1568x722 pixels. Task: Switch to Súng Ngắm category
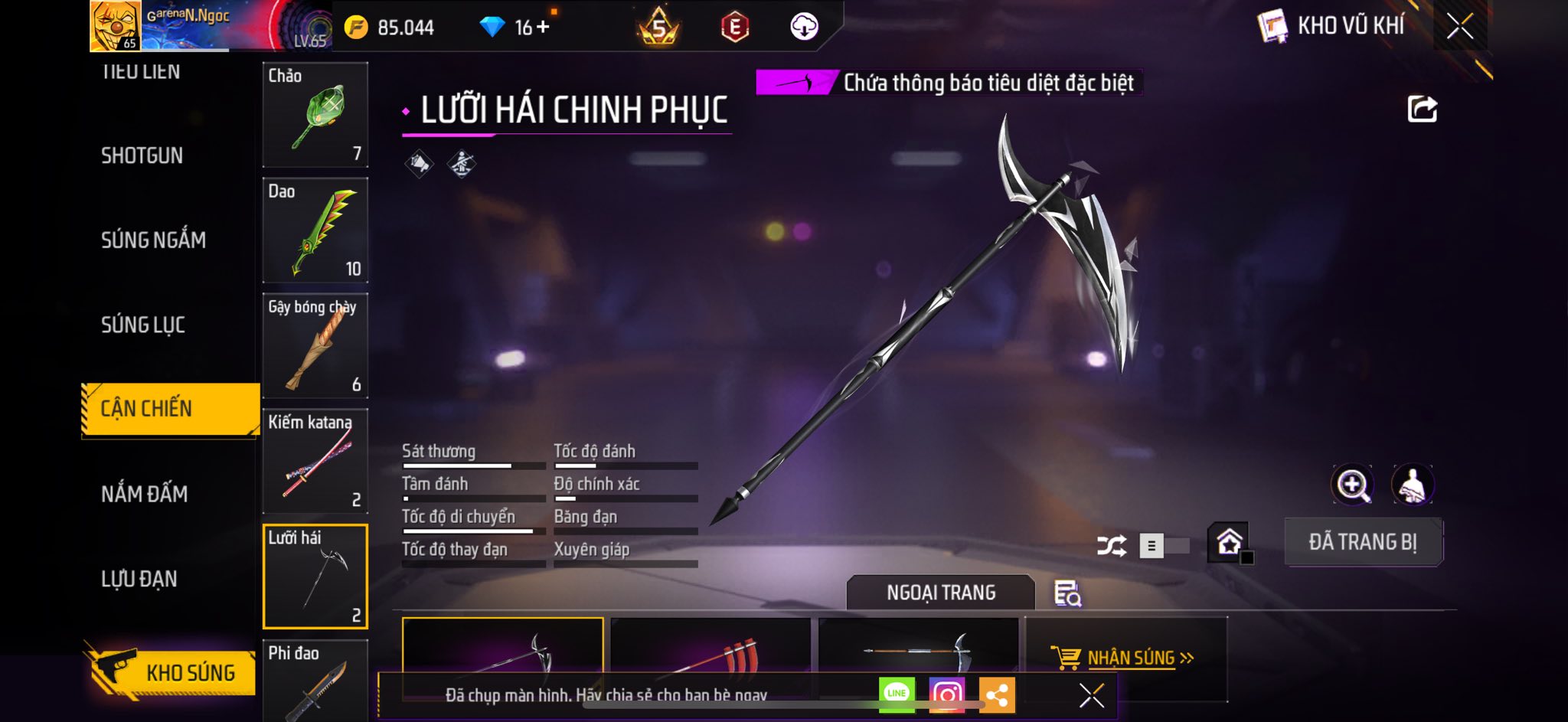pyautogui.click(x=153, y=240)
